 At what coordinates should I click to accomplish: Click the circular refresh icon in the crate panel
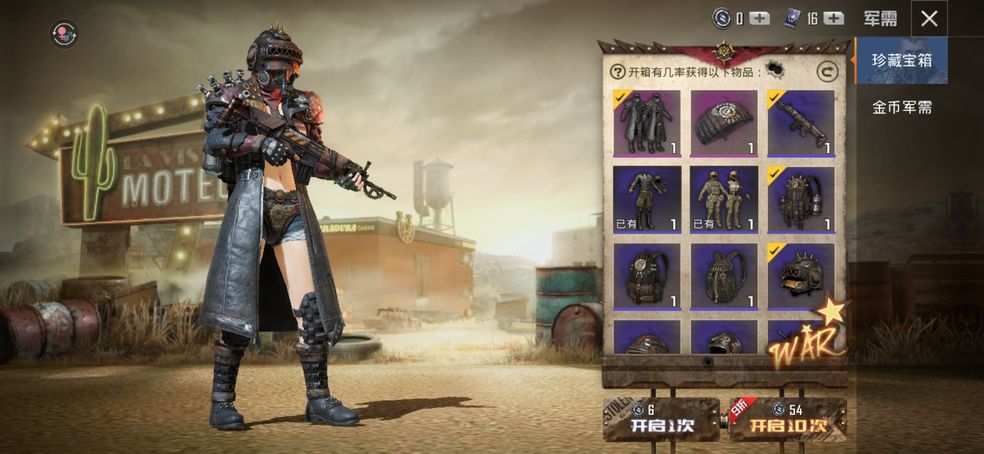[x=826, y=71]
